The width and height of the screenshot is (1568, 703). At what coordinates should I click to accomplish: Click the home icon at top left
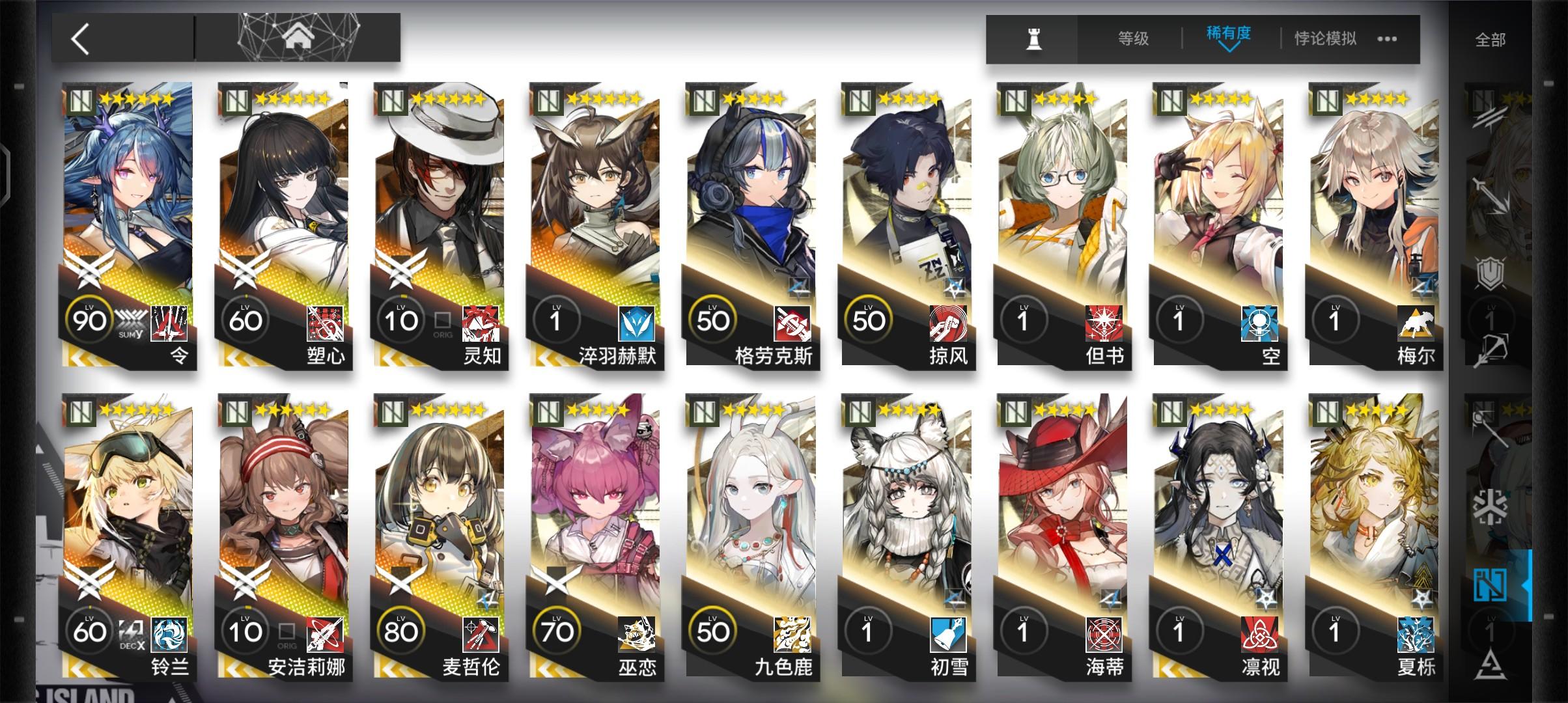click(x=300, y=37)
